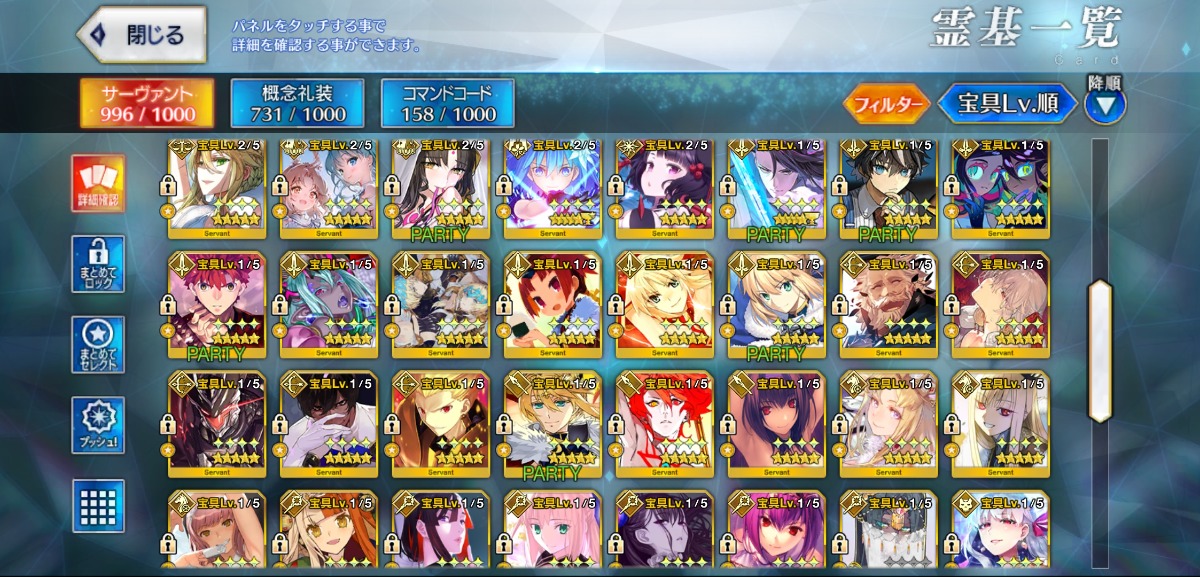Image resolution: width=1200 pixels, height=577 pixels.
Task: Tap the まとめてセレクト bulk select button
Action: click(98, 345)
